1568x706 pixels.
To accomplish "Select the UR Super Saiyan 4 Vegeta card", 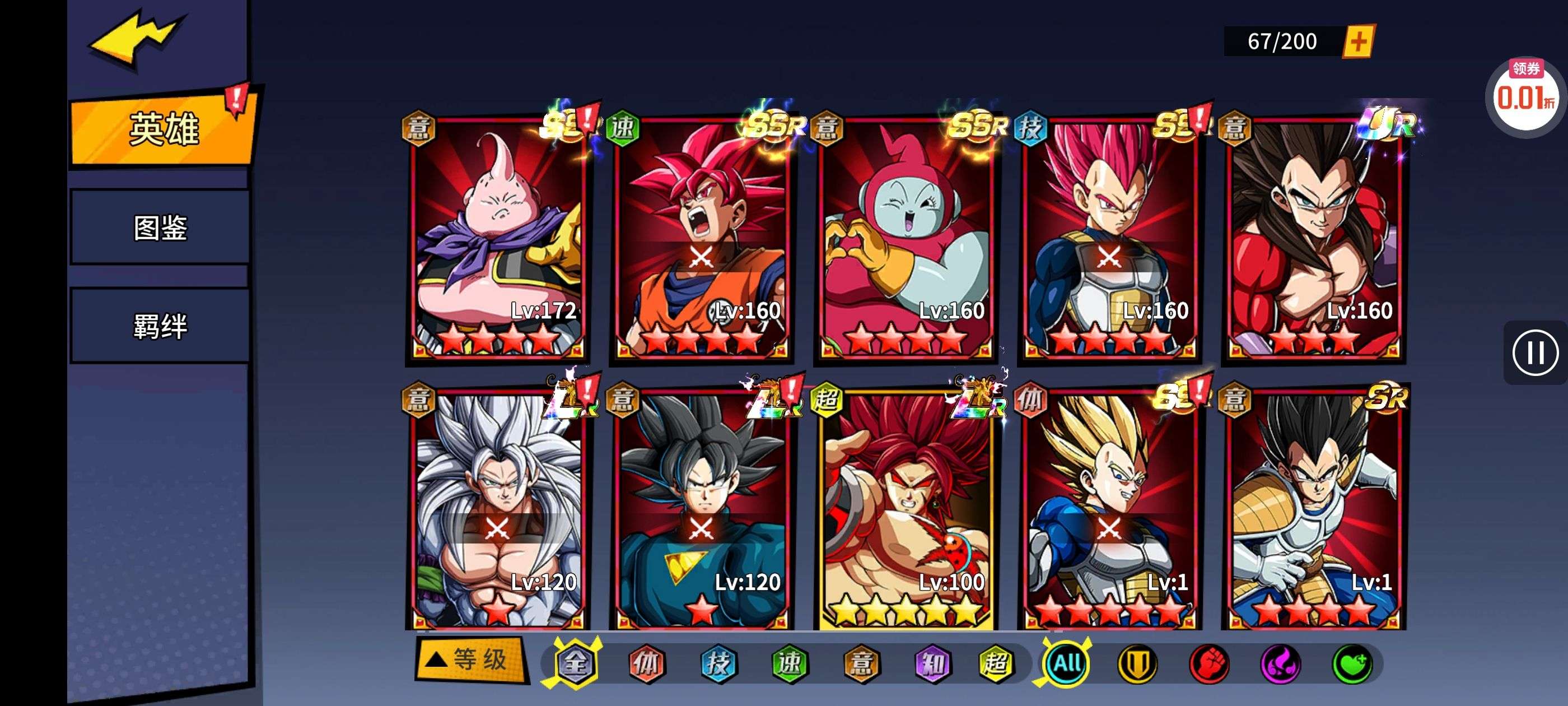I will (1314, 238).
